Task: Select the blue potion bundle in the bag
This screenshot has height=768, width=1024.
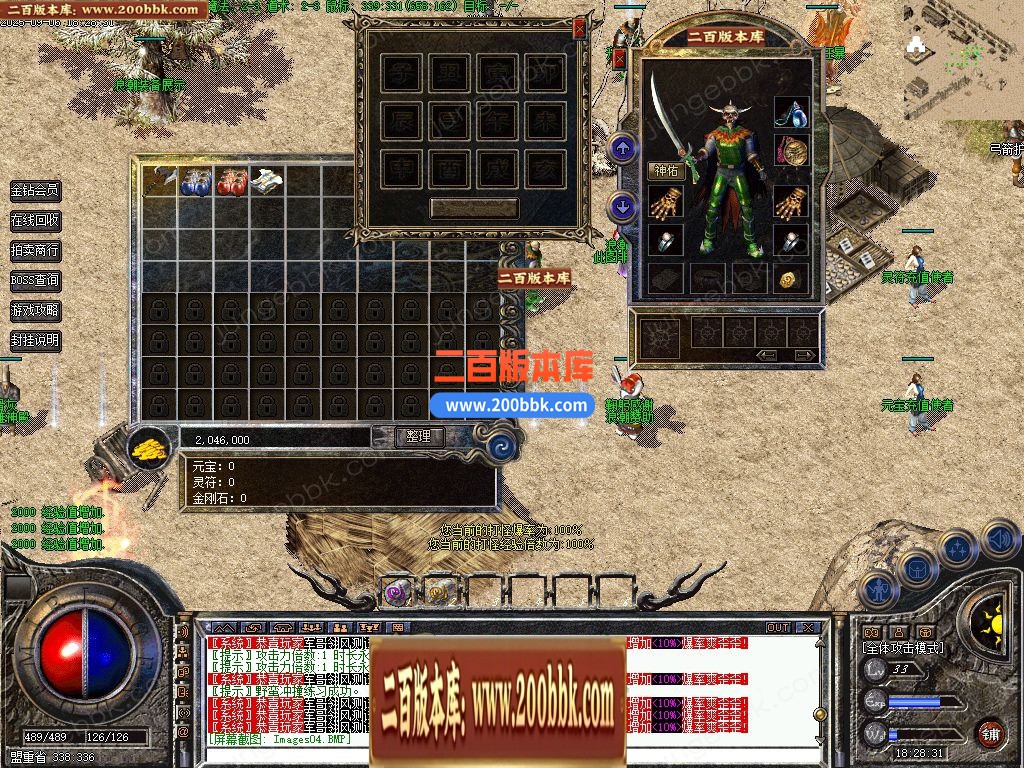Action: click(195, 181)
